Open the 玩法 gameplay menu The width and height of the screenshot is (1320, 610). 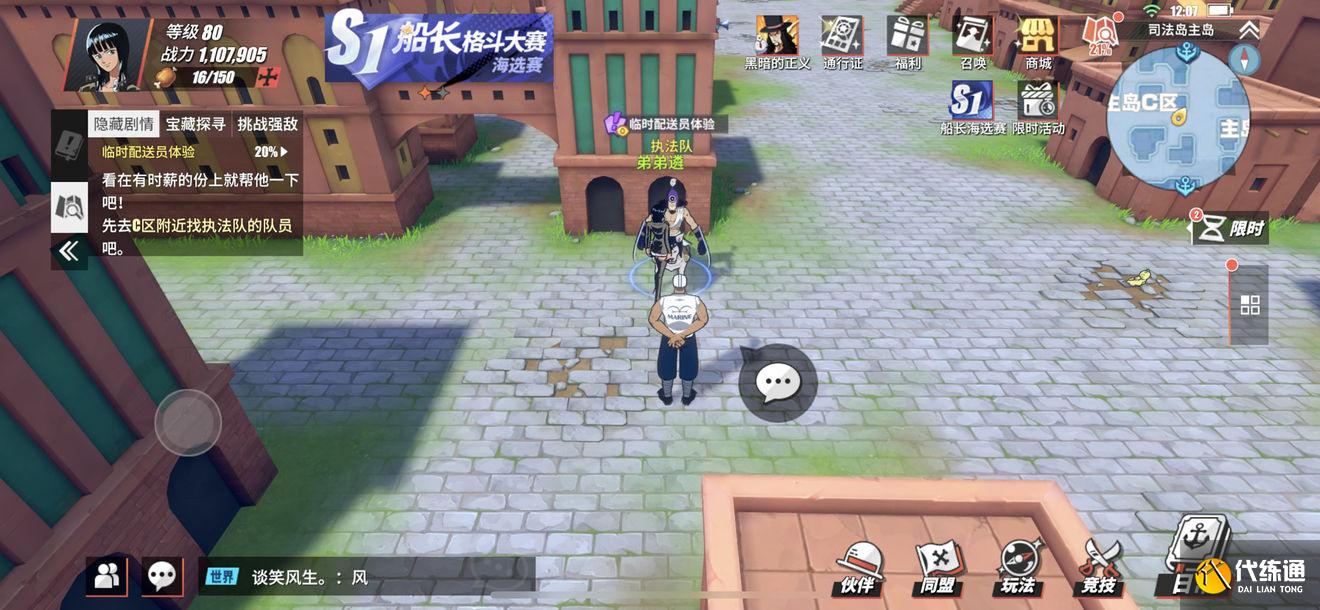(1018, 567)
